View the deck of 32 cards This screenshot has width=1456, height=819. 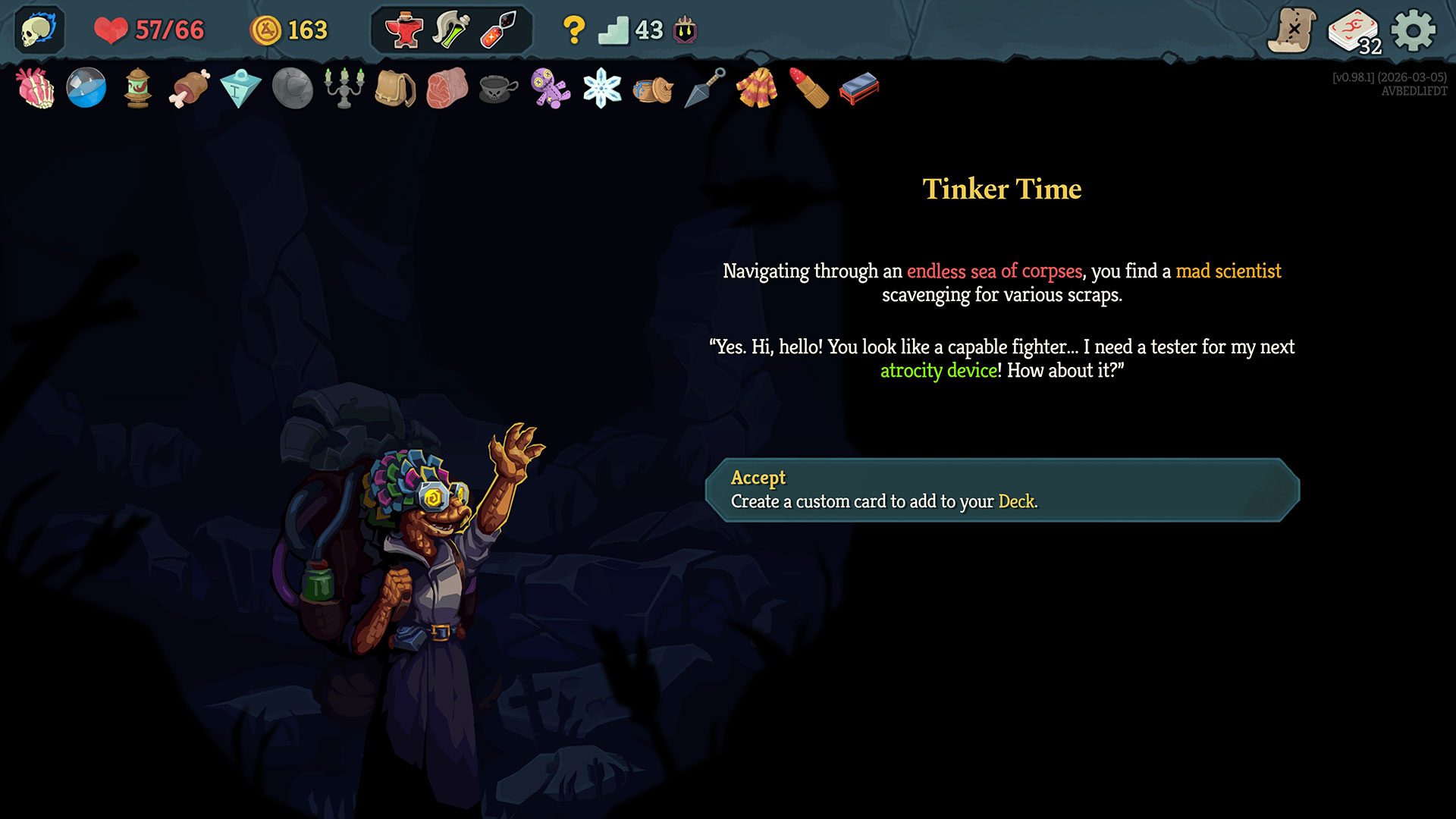pos(1354,31)
